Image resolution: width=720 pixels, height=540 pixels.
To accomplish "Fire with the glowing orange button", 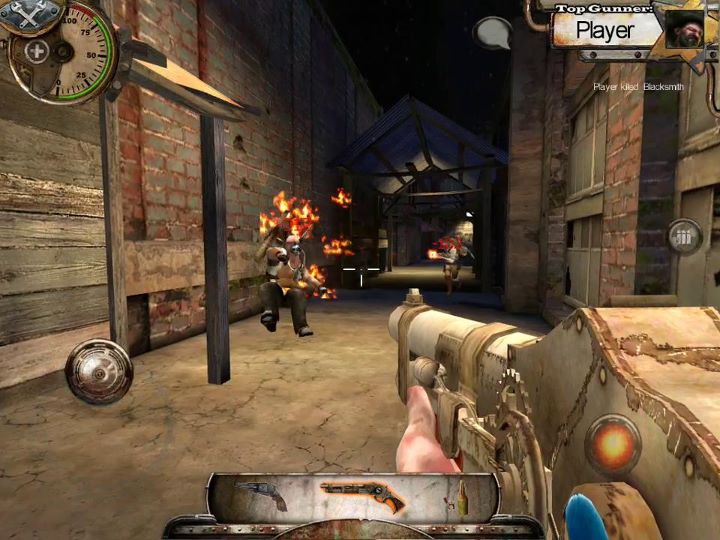I will coord(613,442).
